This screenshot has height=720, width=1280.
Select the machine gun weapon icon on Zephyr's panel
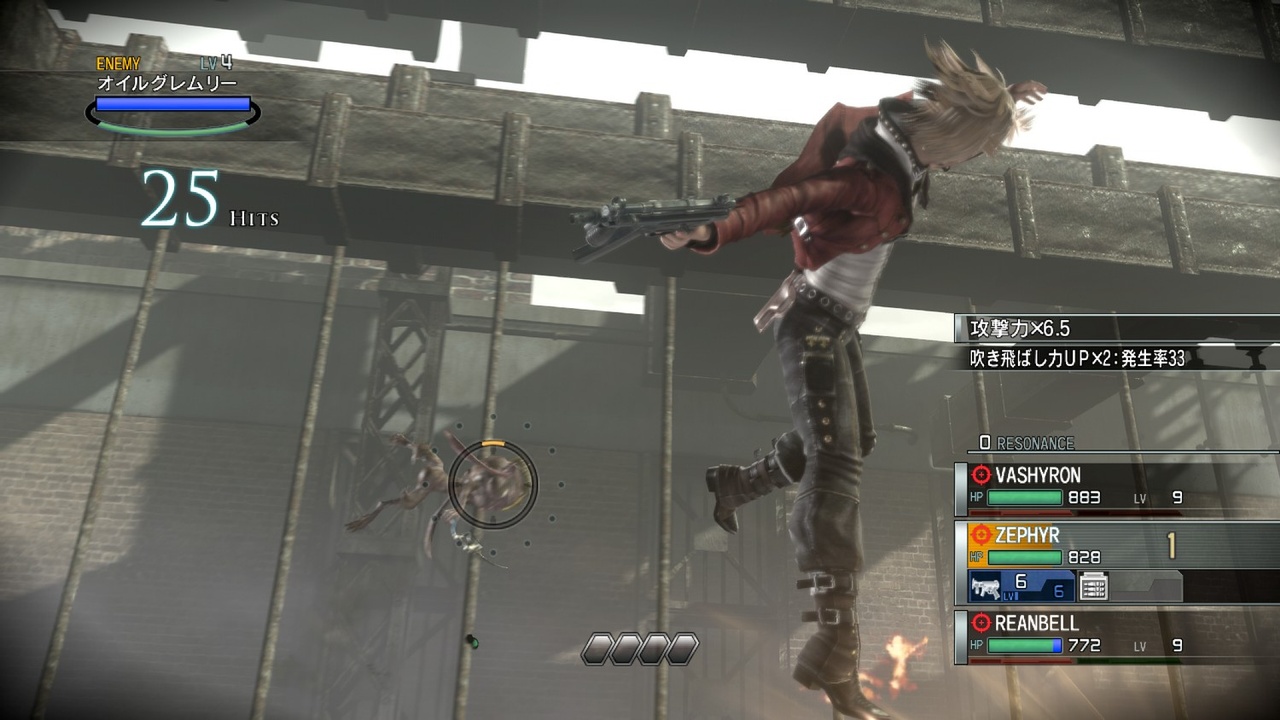pyautogui.click(x=985, y=587)
